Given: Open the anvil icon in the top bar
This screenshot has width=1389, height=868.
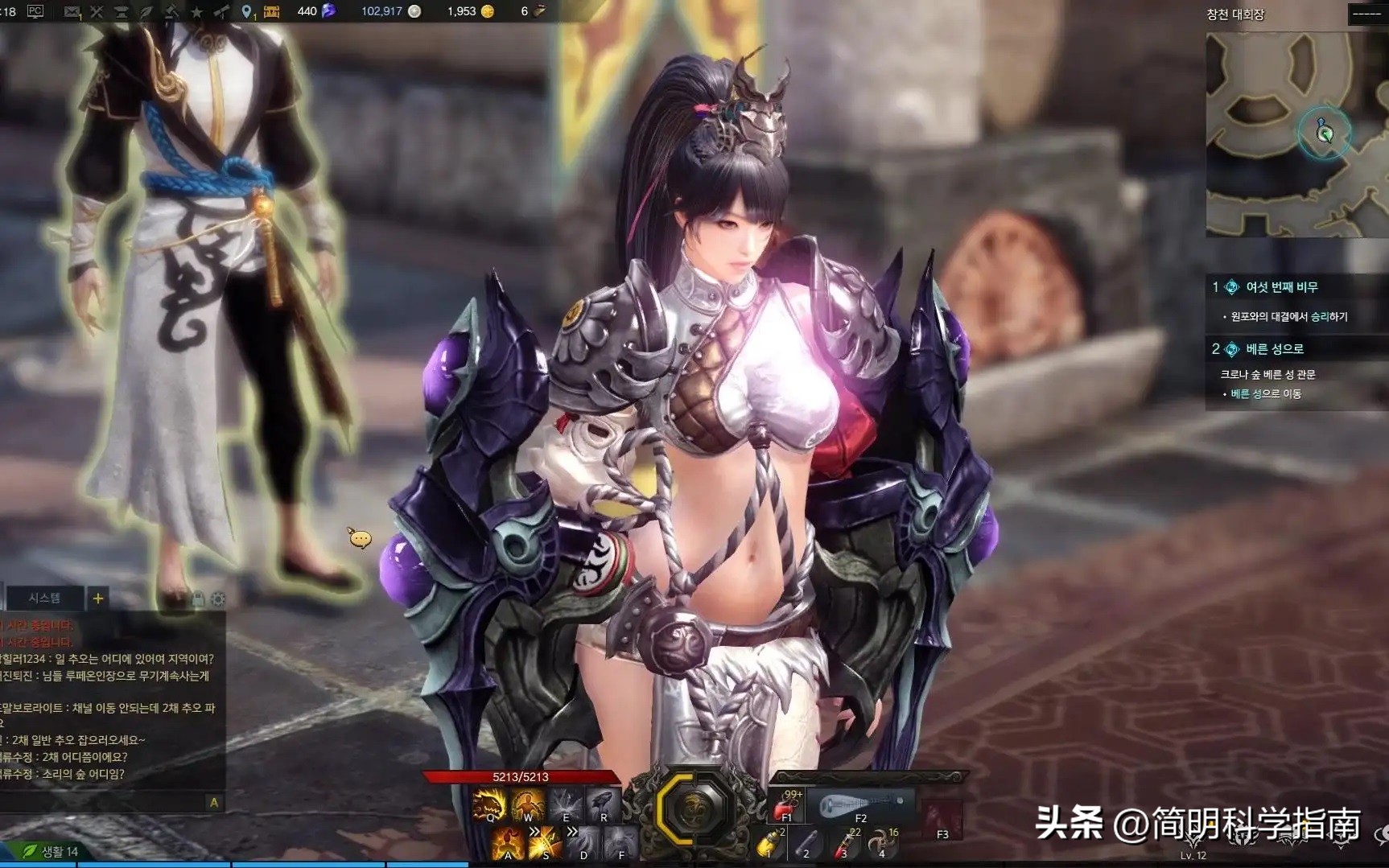Looking at the screenshot, I should tap(122, 11).
